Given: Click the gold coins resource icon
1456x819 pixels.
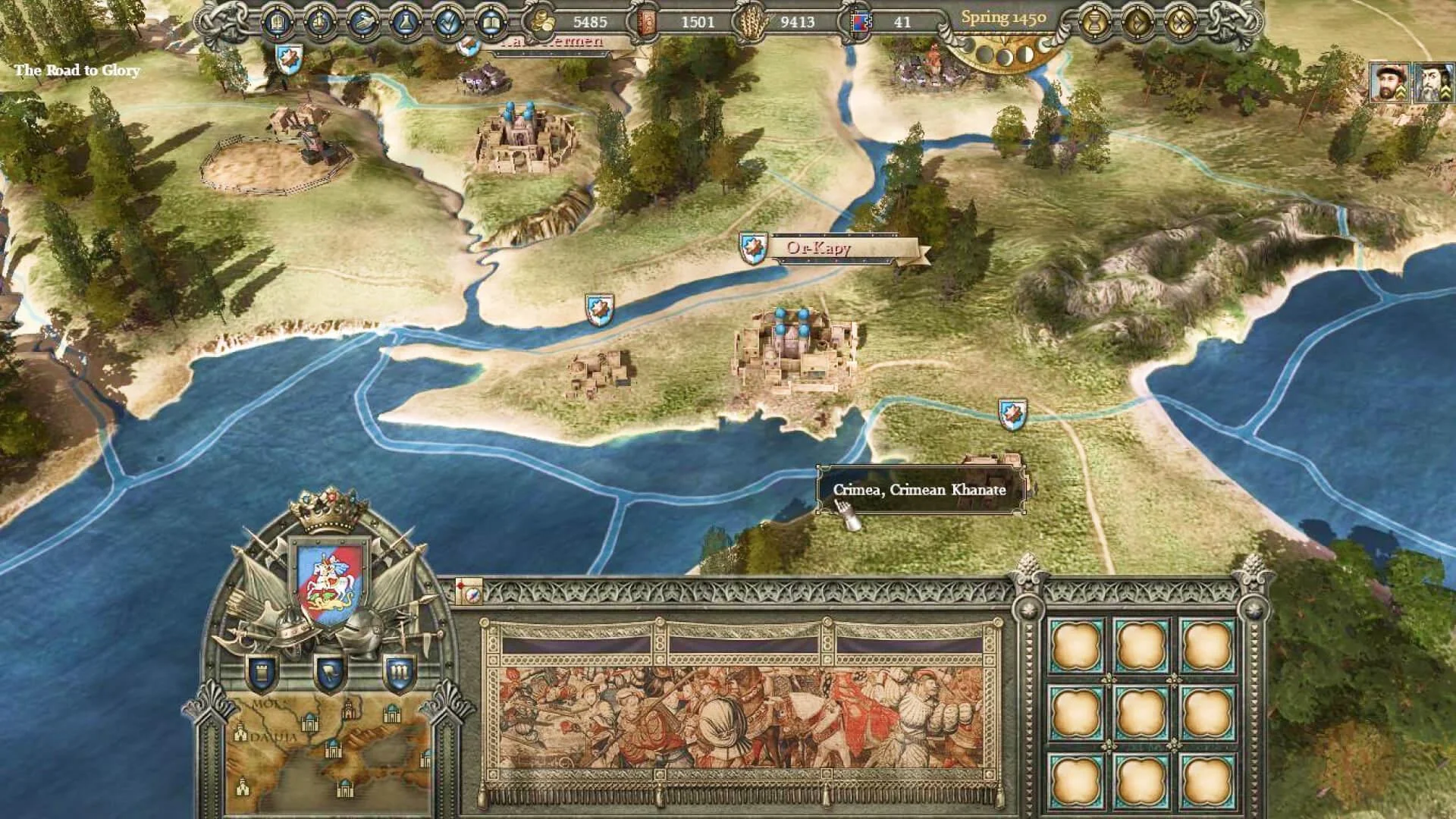Looking at the screenshot, I should [543, 22].
